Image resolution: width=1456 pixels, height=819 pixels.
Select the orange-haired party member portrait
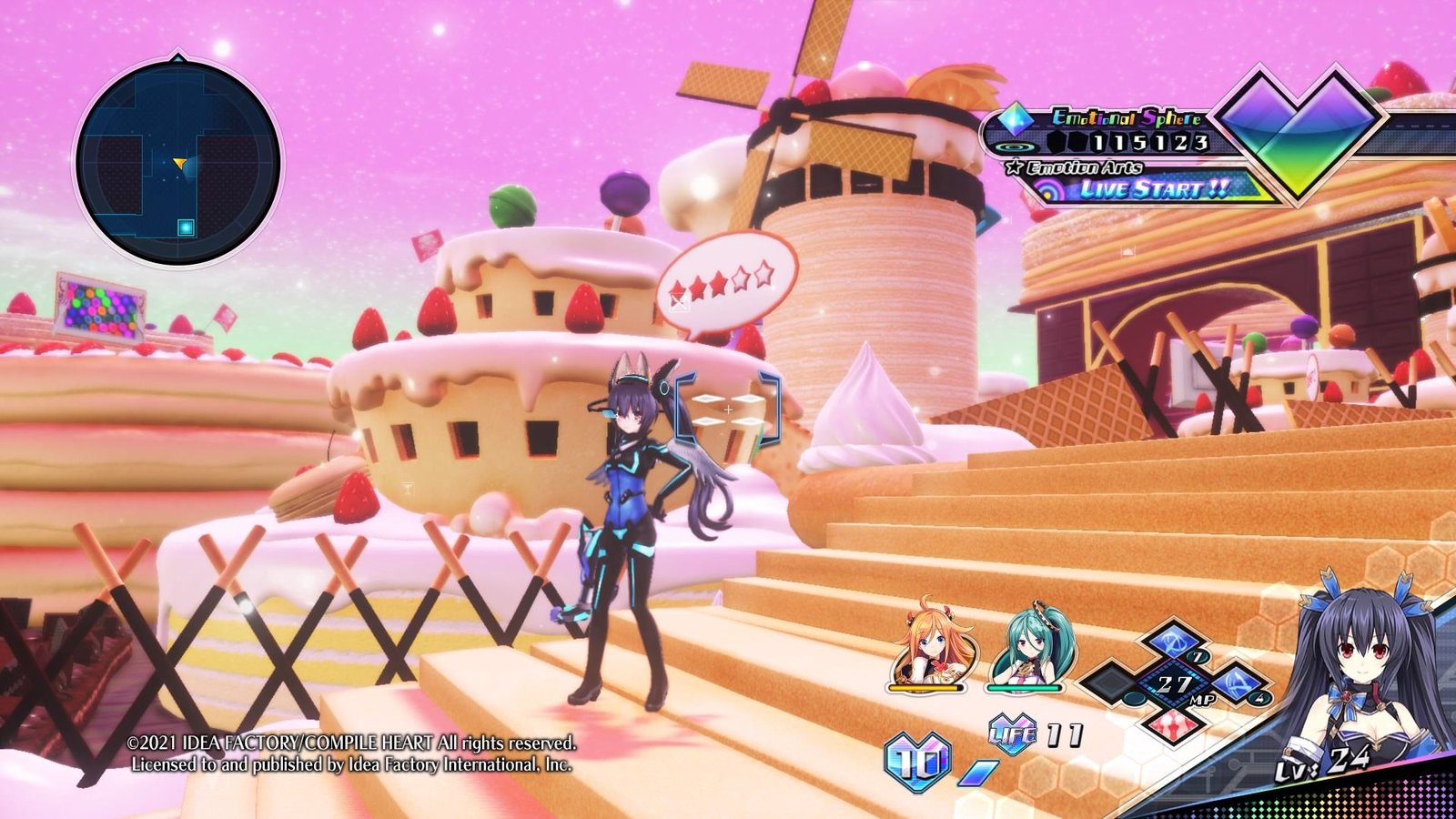click(929, 648)
